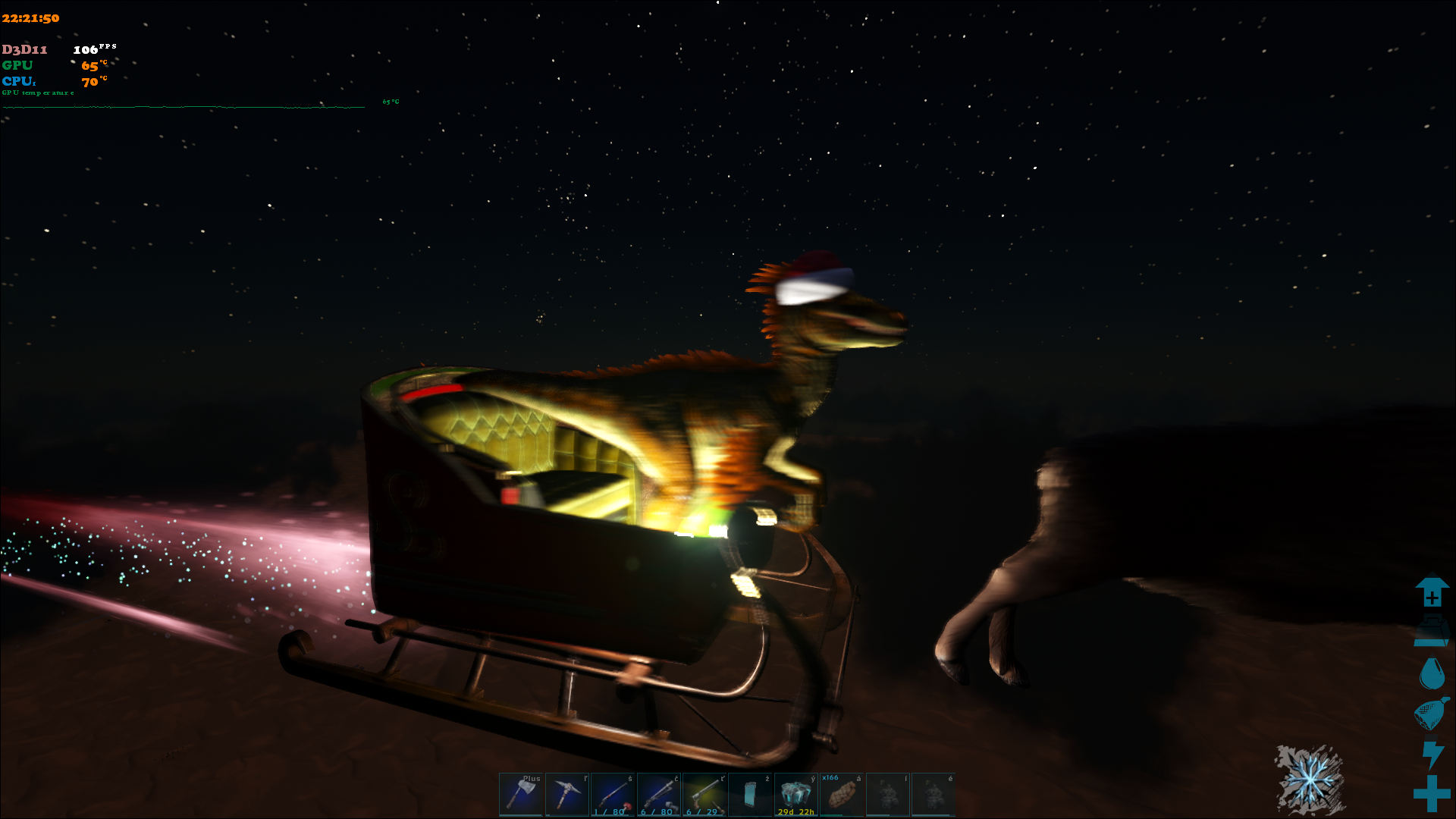1456x819 pixels.
Task: Equip the yellow-highlighted rifle with 6/29 ammo
Action: pyautogui.click(x=704, y=794)
